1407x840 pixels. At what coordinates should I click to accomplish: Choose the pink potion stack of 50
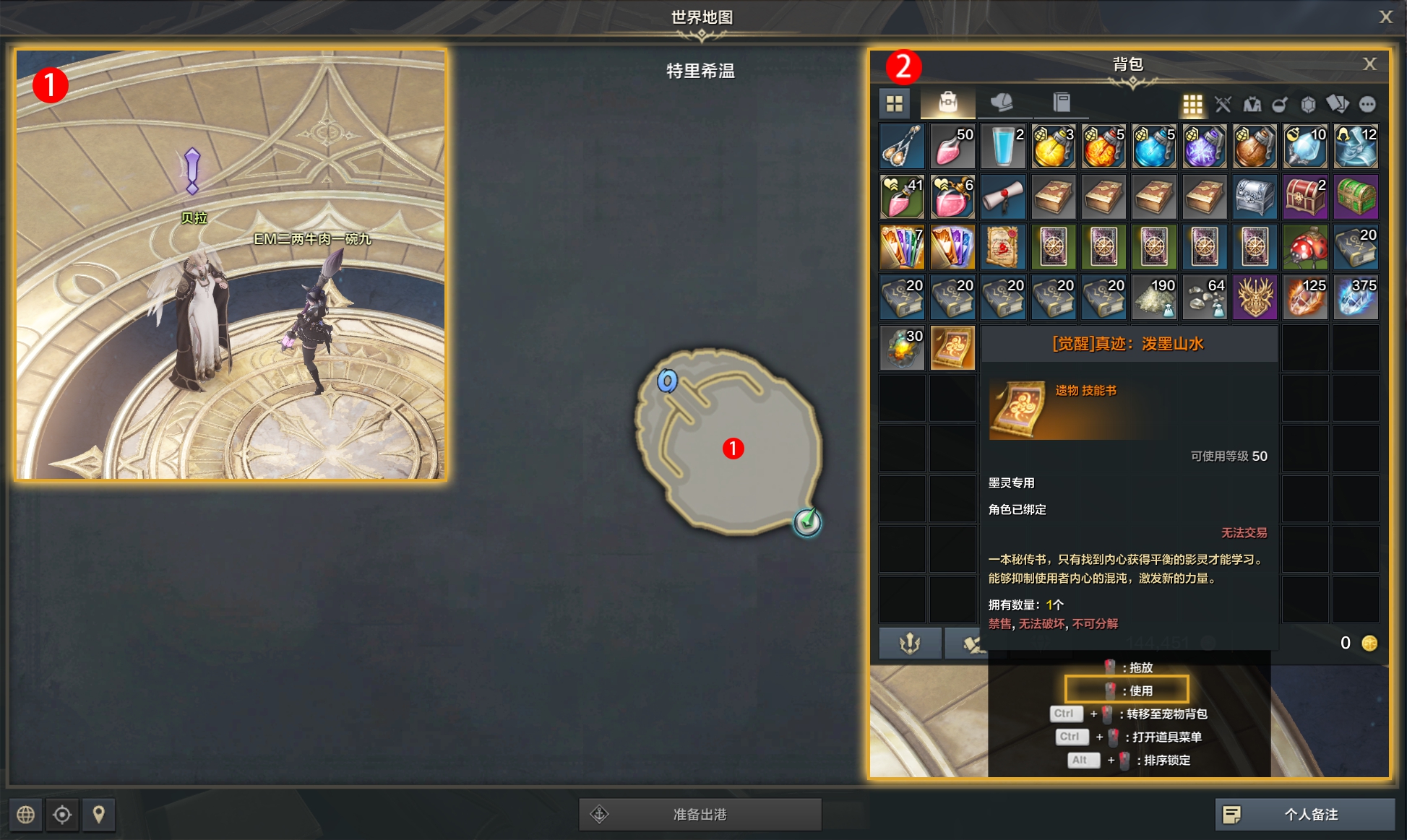[x=952, y=147]
